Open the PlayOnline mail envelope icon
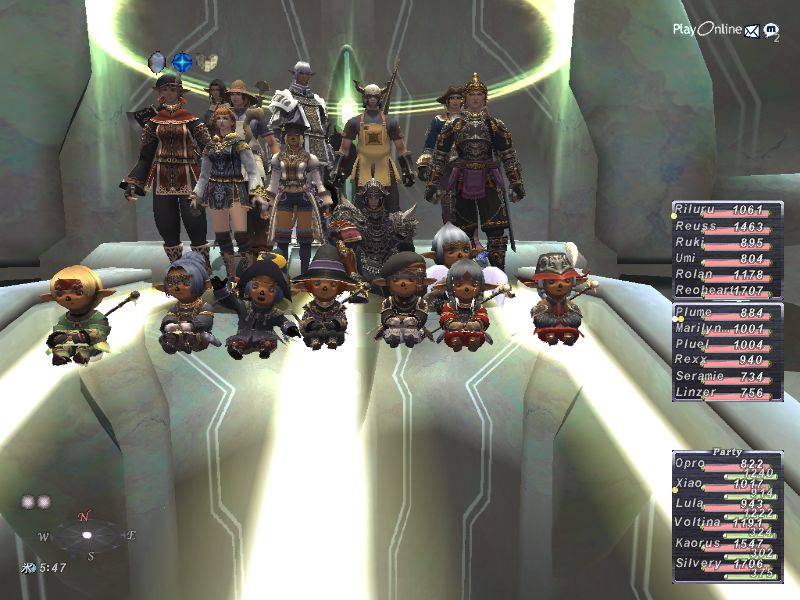The width and height of the screenshot is (800, 600). (751, 30)
